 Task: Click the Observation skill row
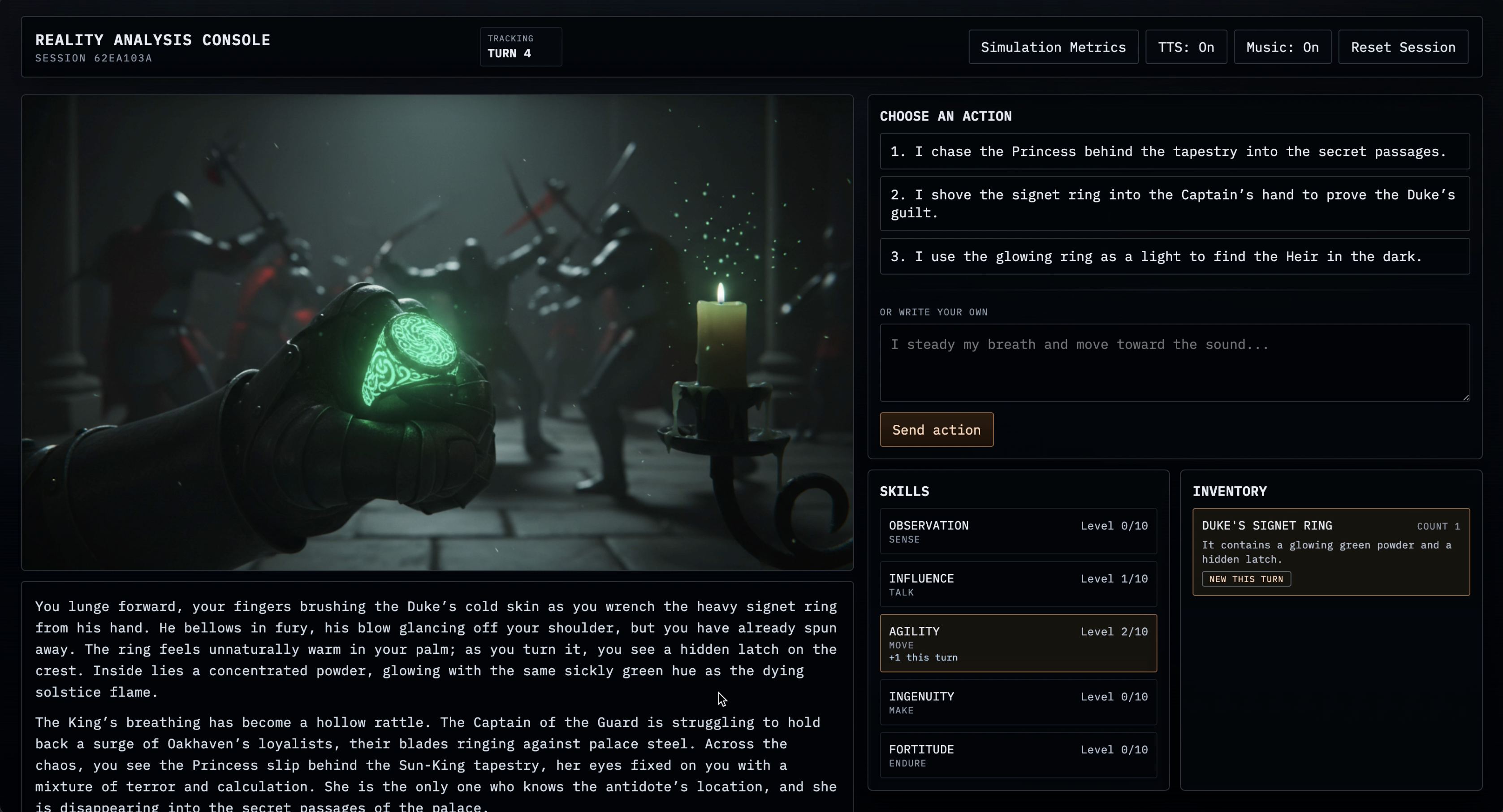point(1018,531)
